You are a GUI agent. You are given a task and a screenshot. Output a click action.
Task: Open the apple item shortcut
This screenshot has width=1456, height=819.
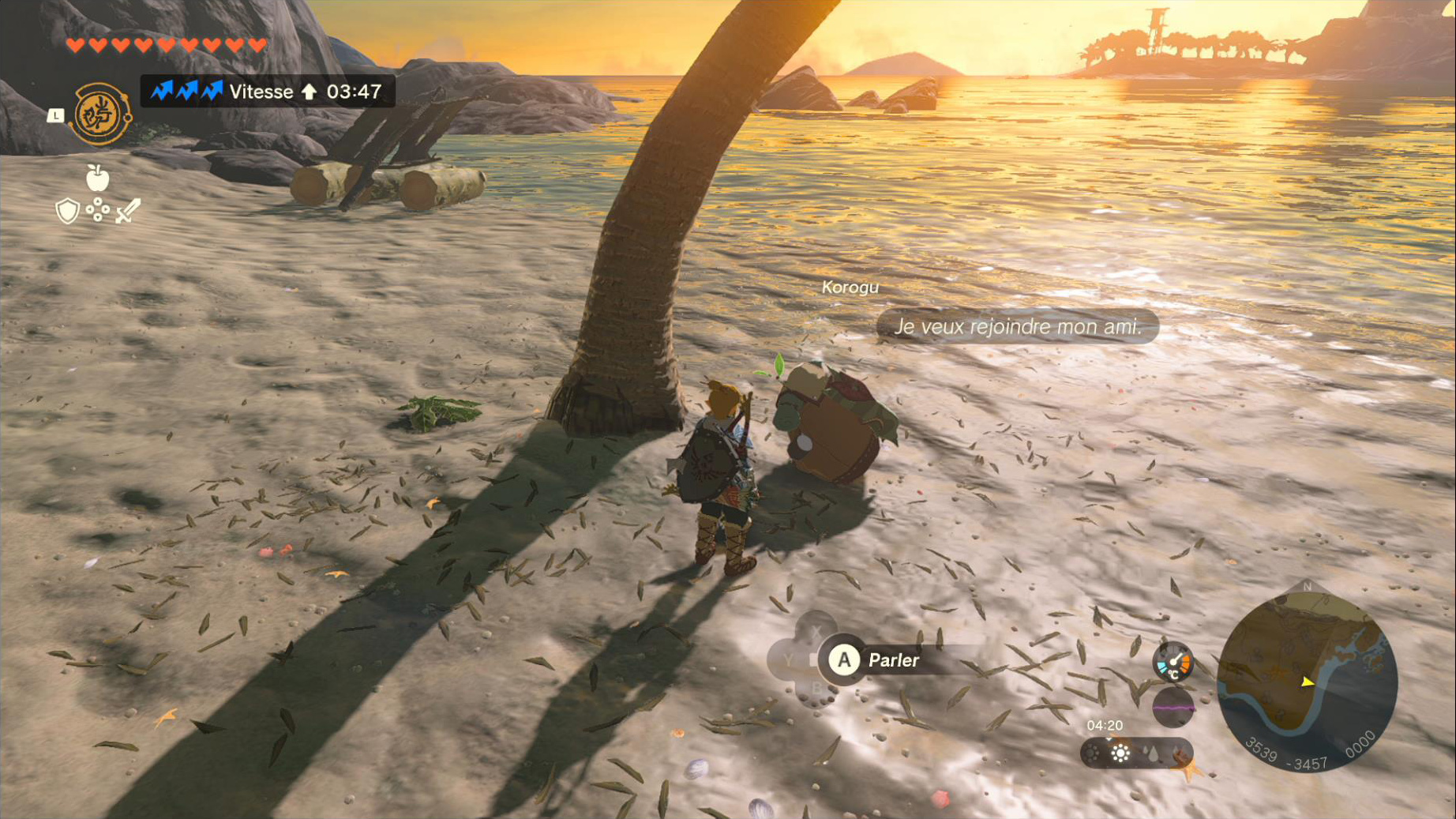(x=97, y=178)
